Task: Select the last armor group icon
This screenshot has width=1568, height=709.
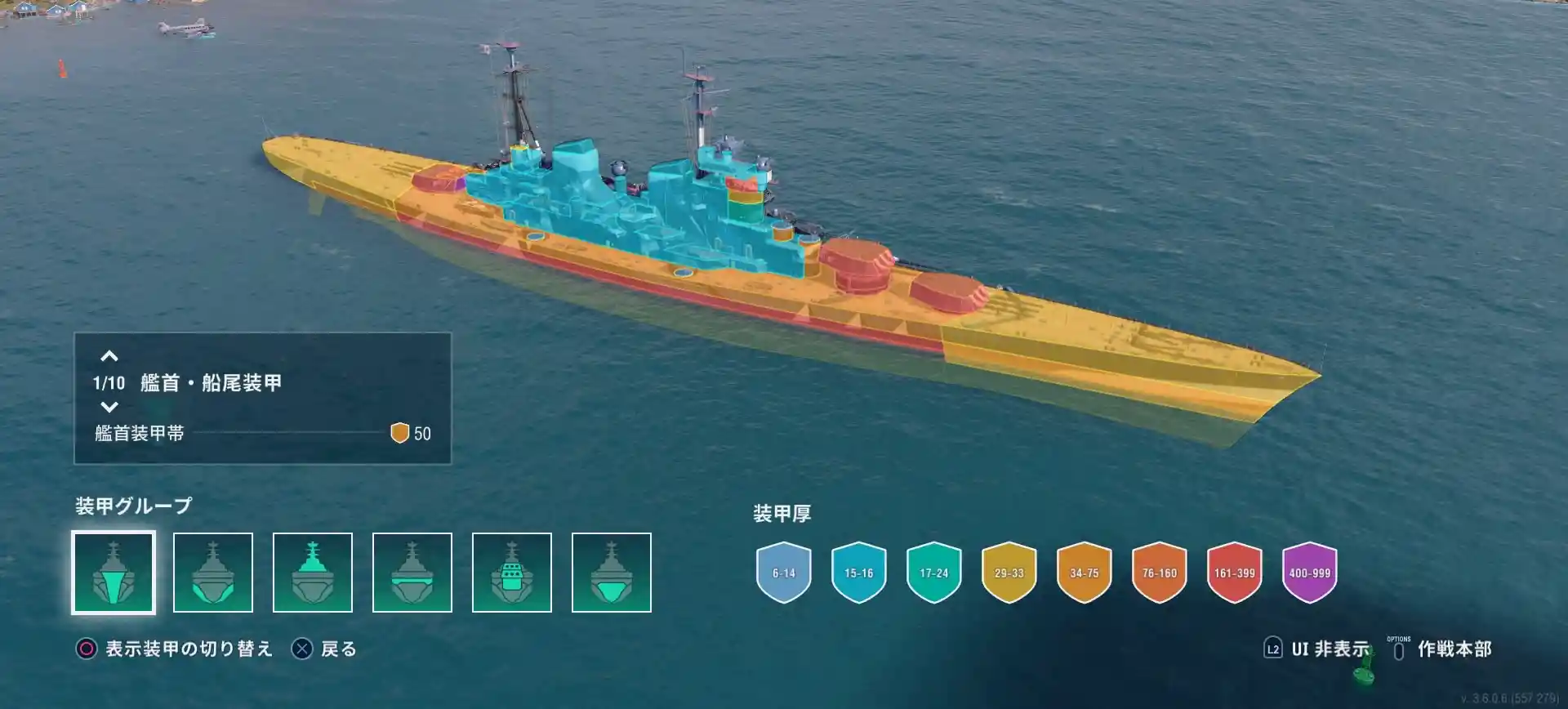Action: [610, 572]
